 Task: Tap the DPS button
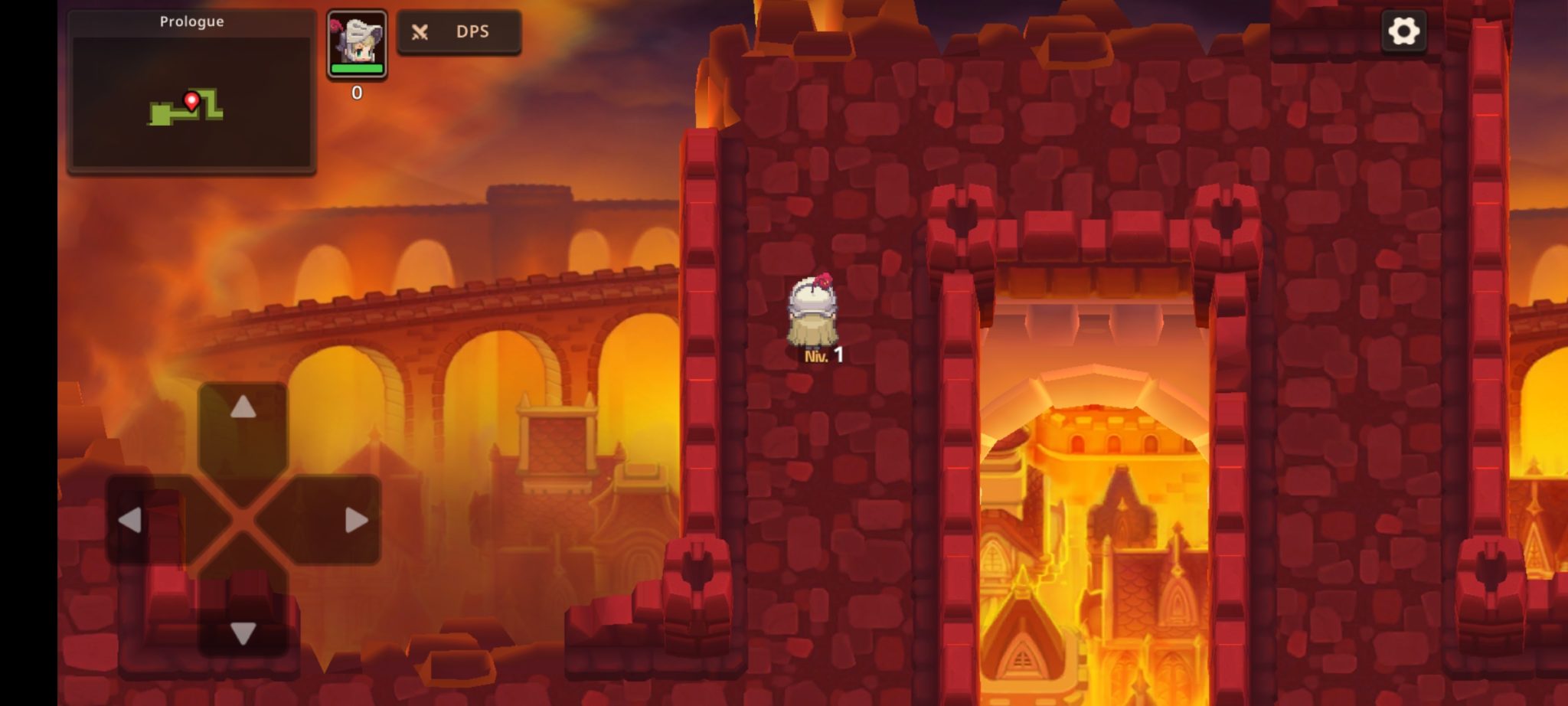click(459, 32)
